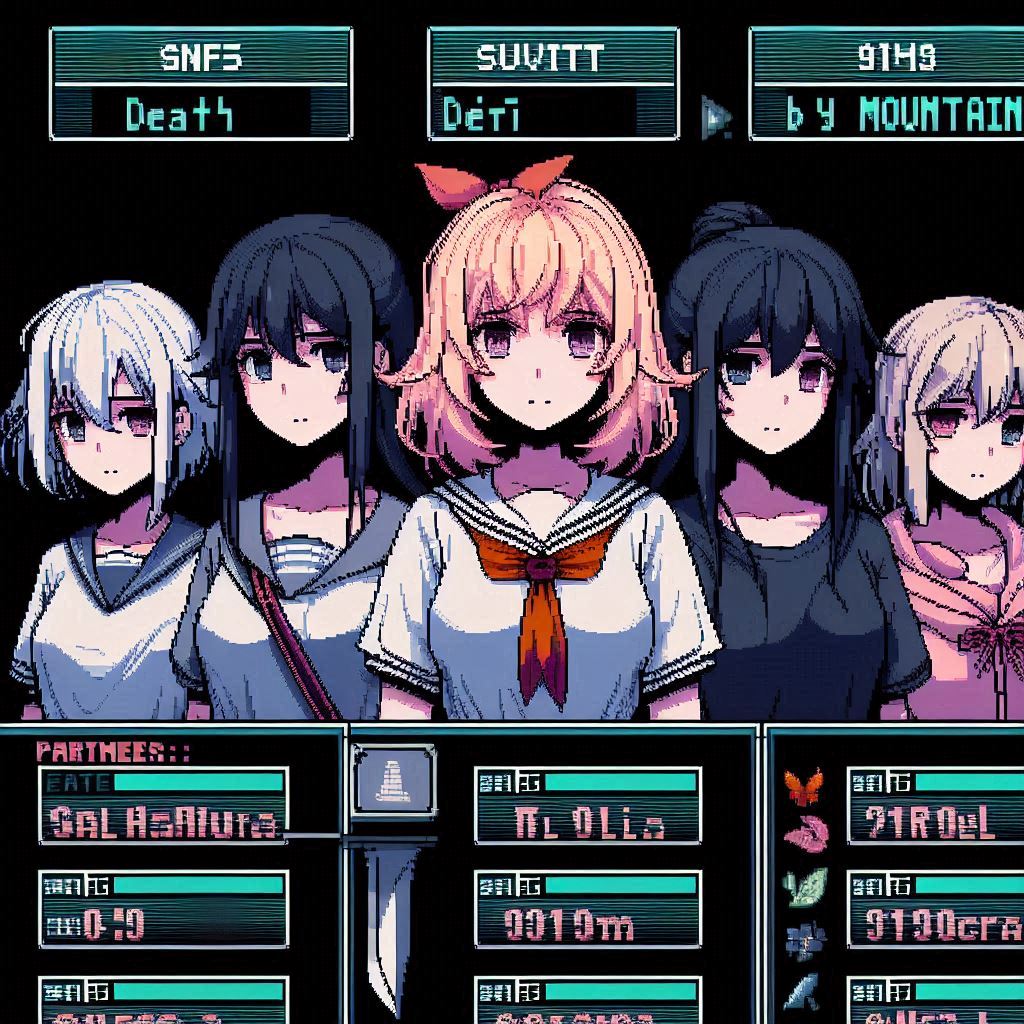
Task: Pick the partner entry reading "0:10"
Action: click(163, 909)
